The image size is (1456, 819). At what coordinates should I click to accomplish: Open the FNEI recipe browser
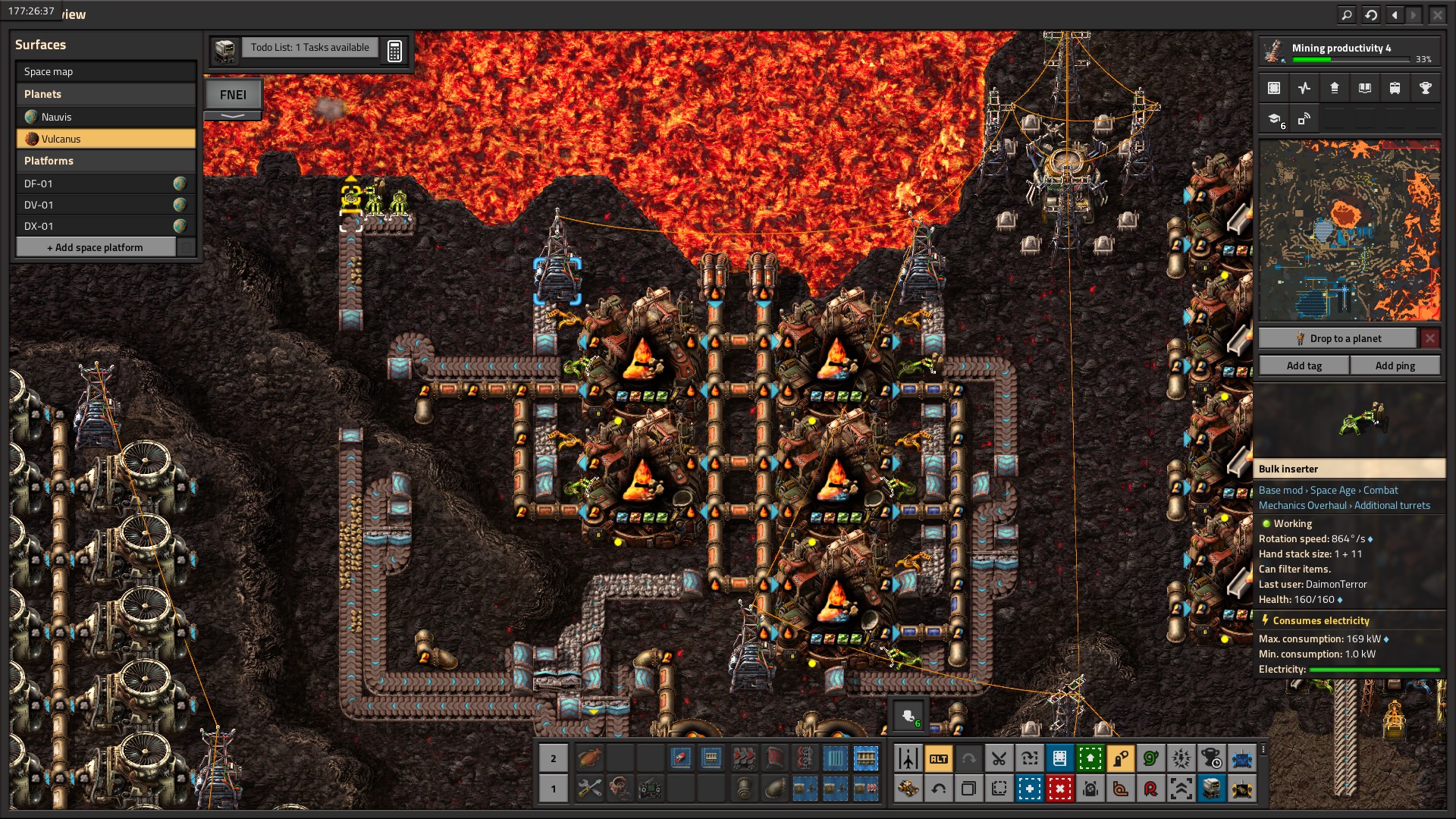233,95
